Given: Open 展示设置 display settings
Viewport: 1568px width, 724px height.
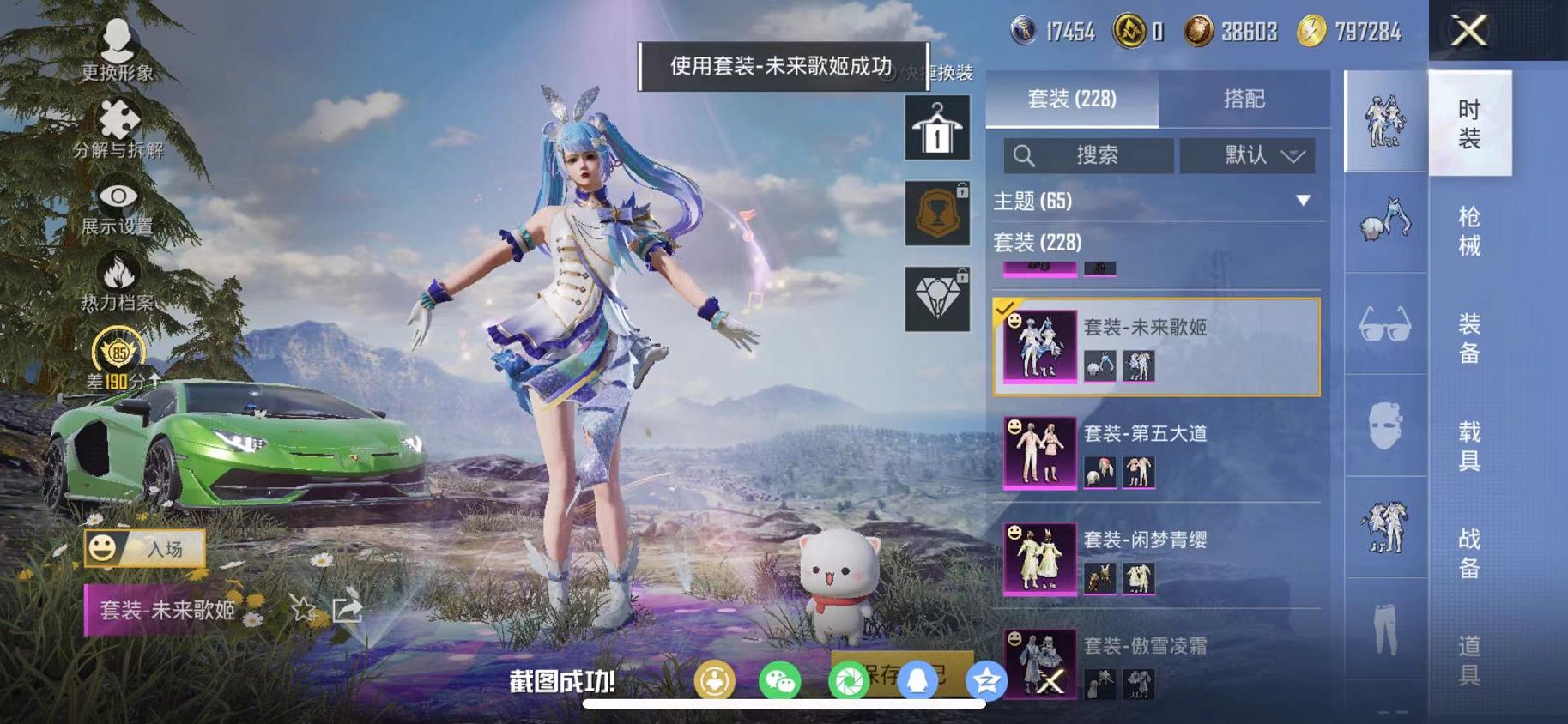Looking at the screenshot, I should (x=118, y=196).
